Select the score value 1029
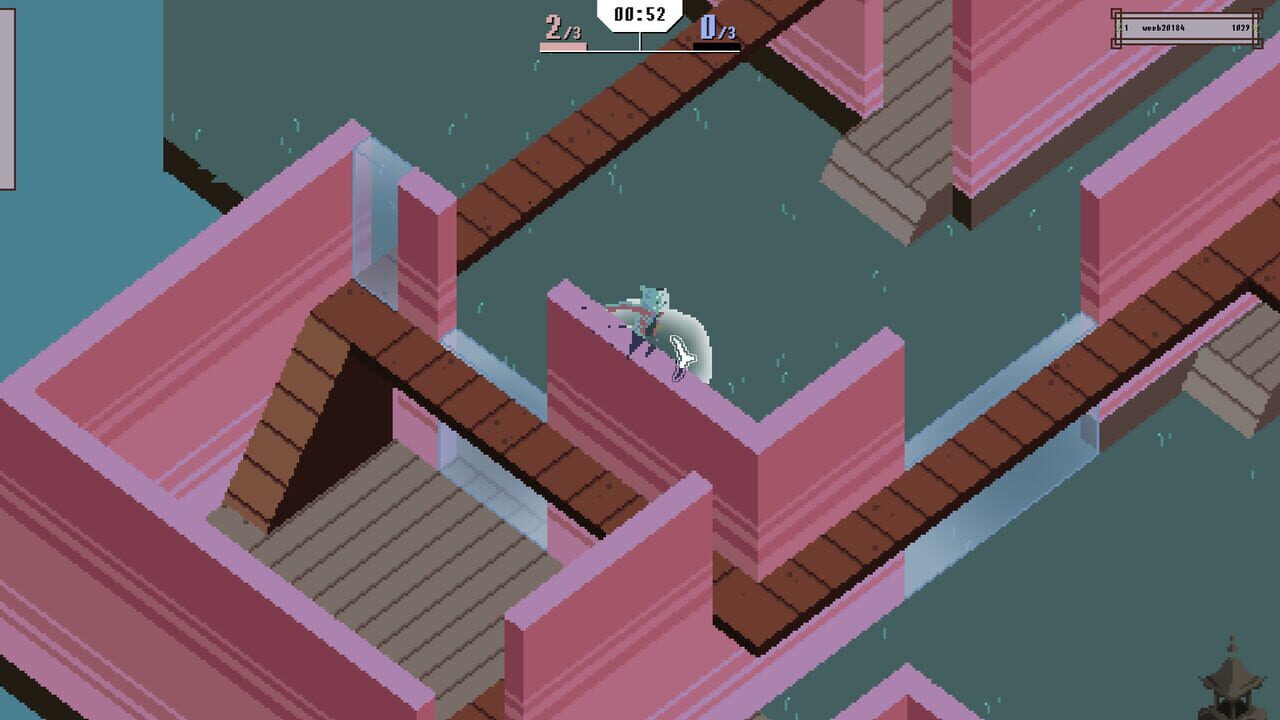Image resolution: width=1280 pixels, height=720 pixels. [x=1240, y=27]
